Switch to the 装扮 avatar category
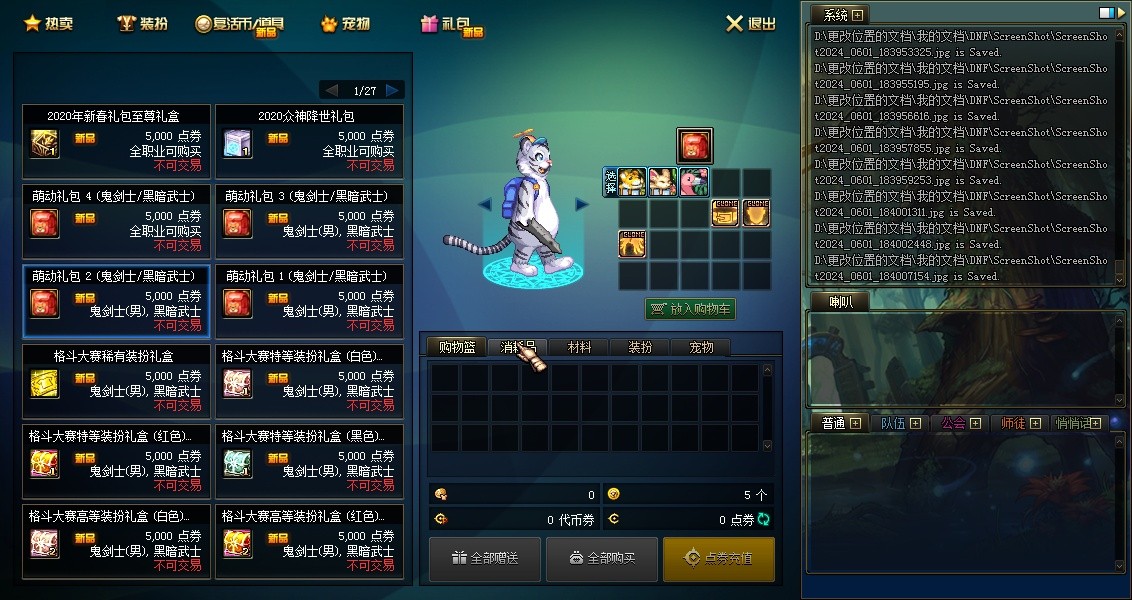The height and width of the screenshot is (600, 1132). [142, 23]
